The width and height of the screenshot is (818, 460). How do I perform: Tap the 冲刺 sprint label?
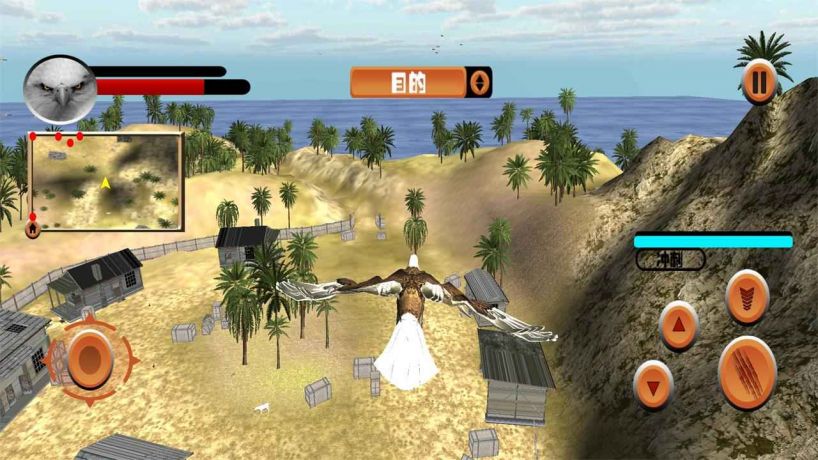tap(669, 260)
